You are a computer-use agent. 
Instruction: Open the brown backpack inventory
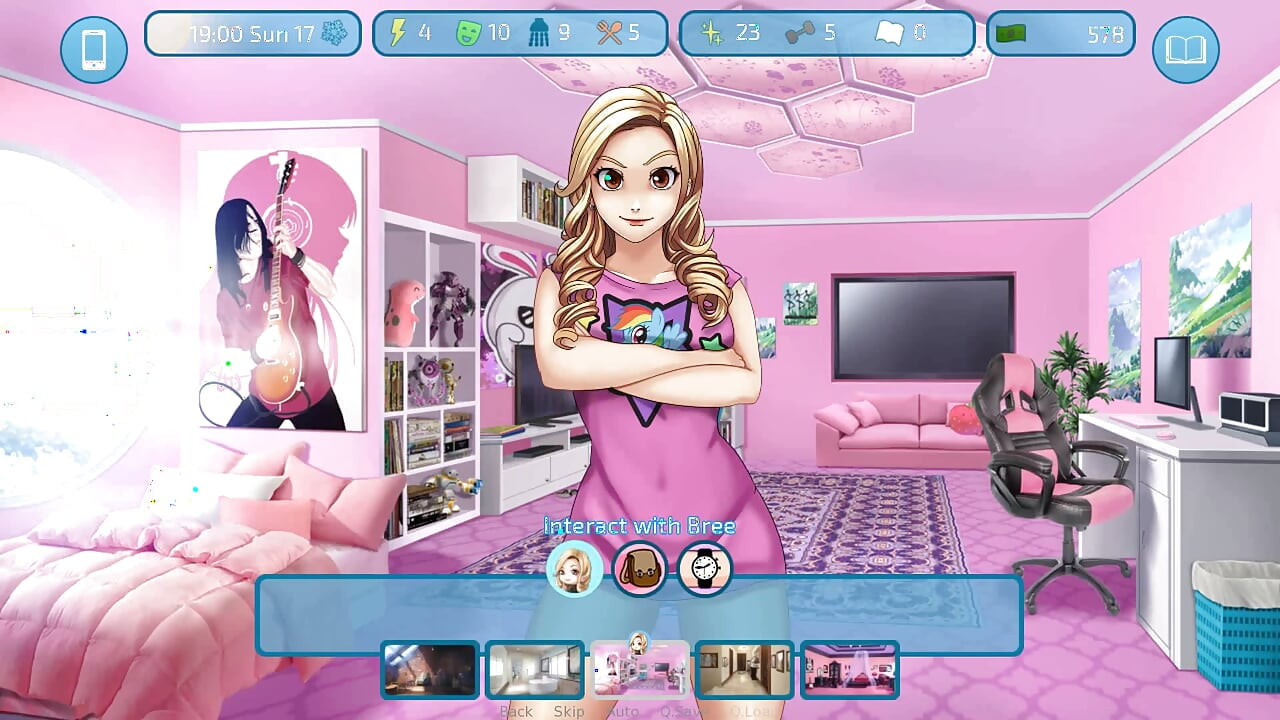(x=640, y=569)
